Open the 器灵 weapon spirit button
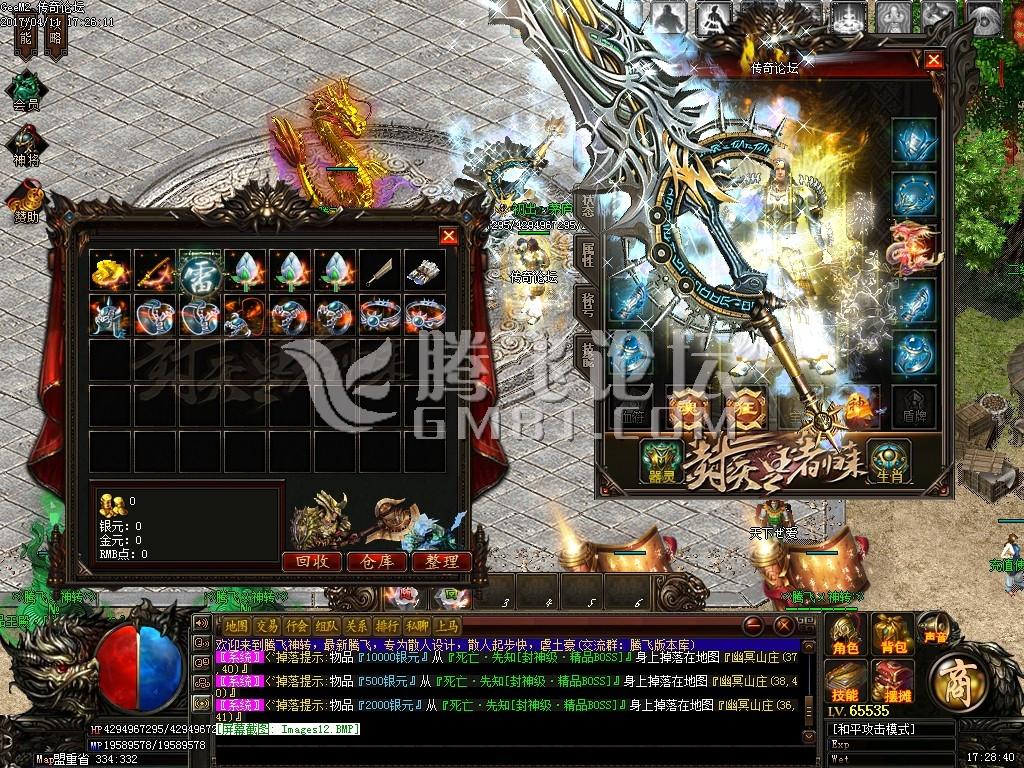The image size is (1024, 768). [x=661, y=461]
